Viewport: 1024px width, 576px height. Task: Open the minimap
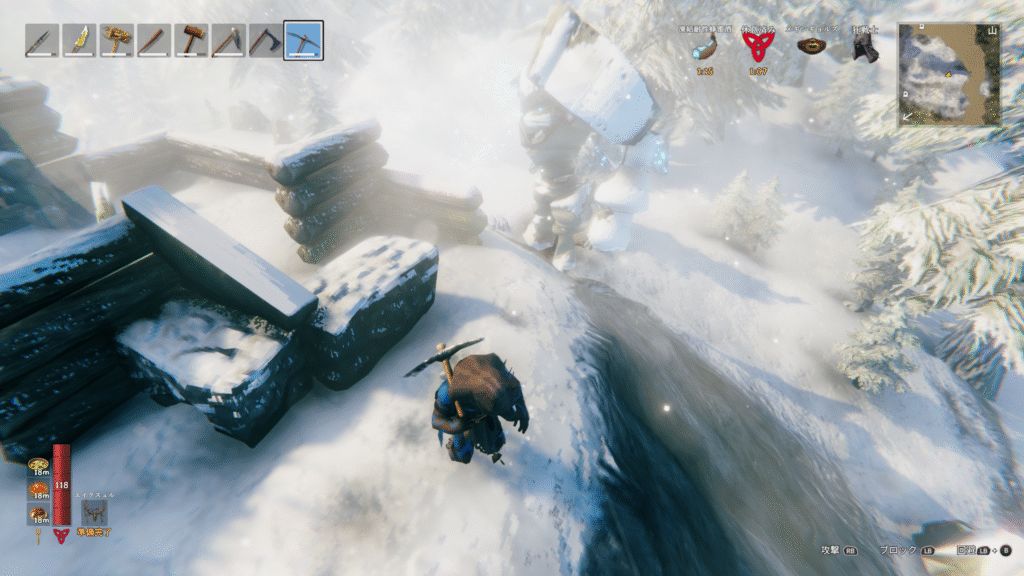[x=948, y=75]
